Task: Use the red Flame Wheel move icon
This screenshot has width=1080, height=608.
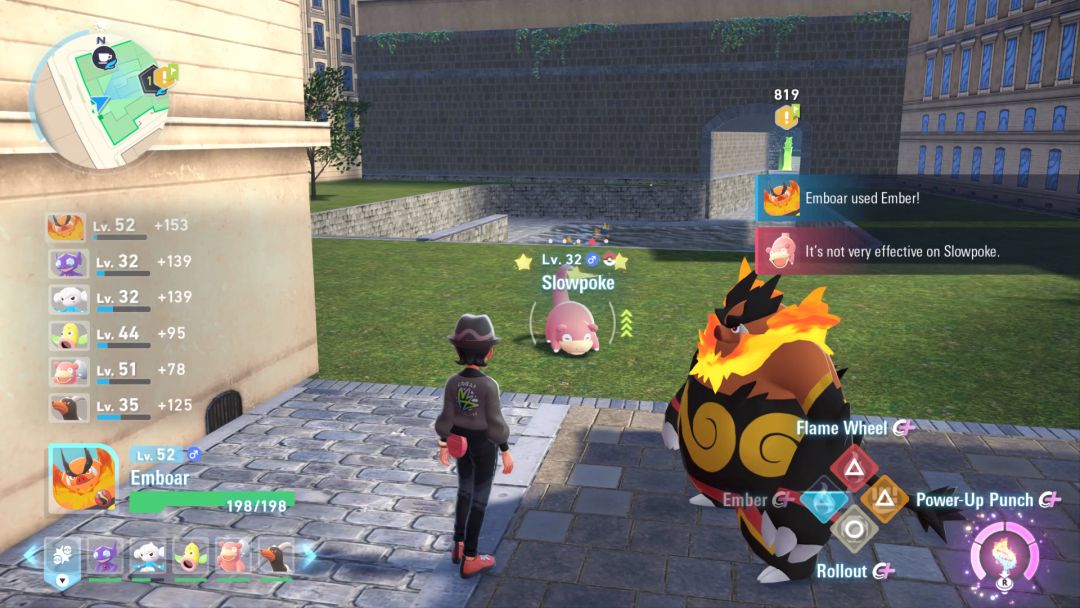Action: click(x=853, y=465)
